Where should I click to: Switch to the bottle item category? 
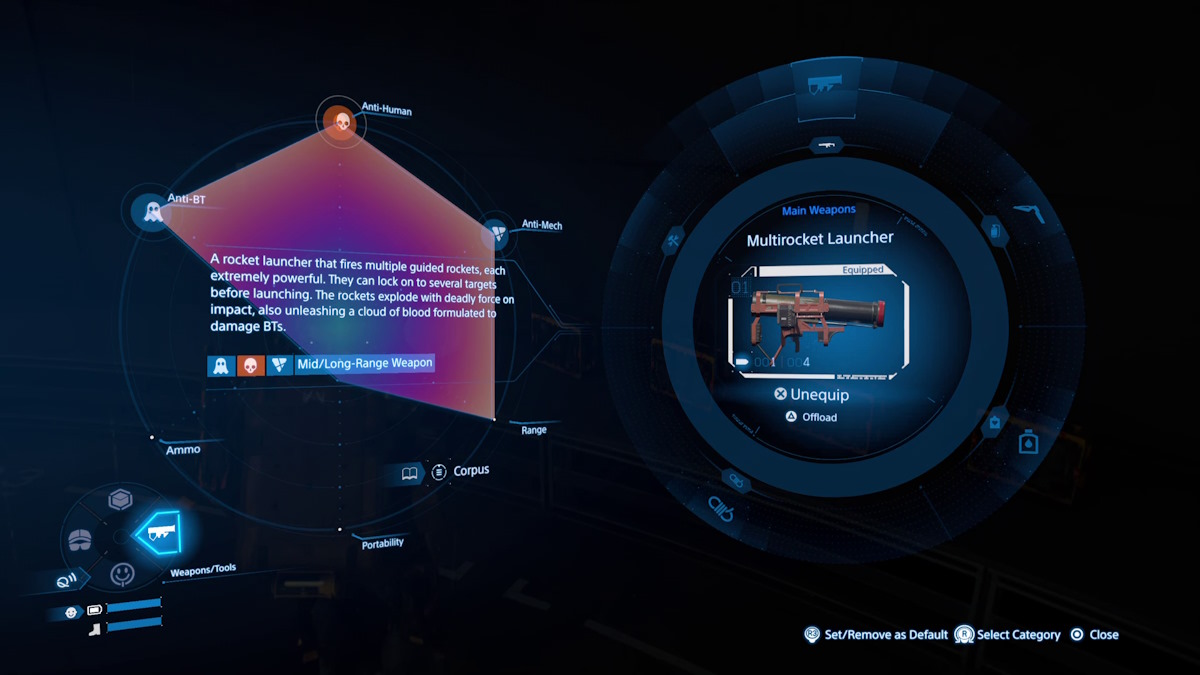click(x=1027, y=441)
